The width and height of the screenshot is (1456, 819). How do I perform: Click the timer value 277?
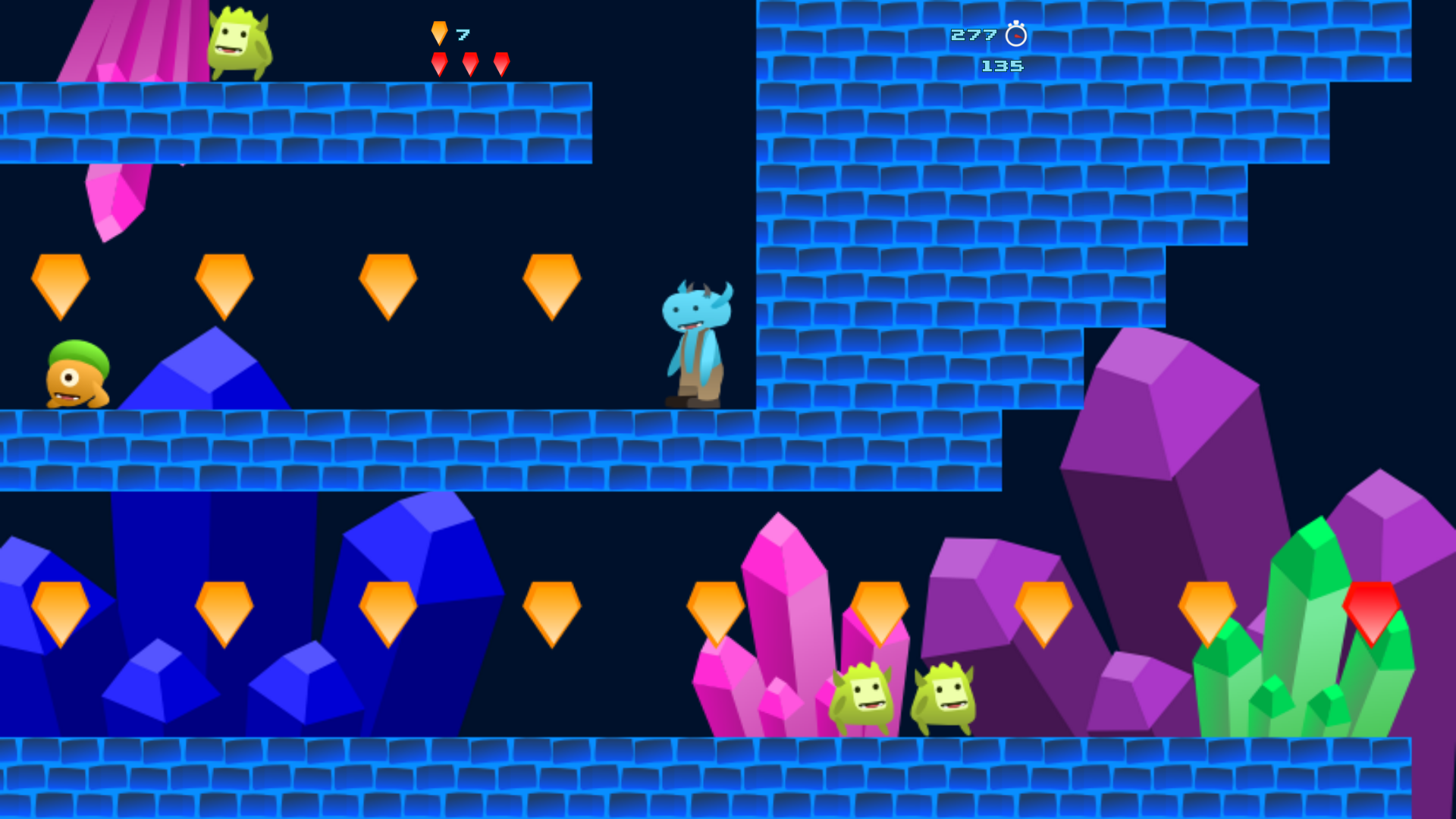(973, 33)
